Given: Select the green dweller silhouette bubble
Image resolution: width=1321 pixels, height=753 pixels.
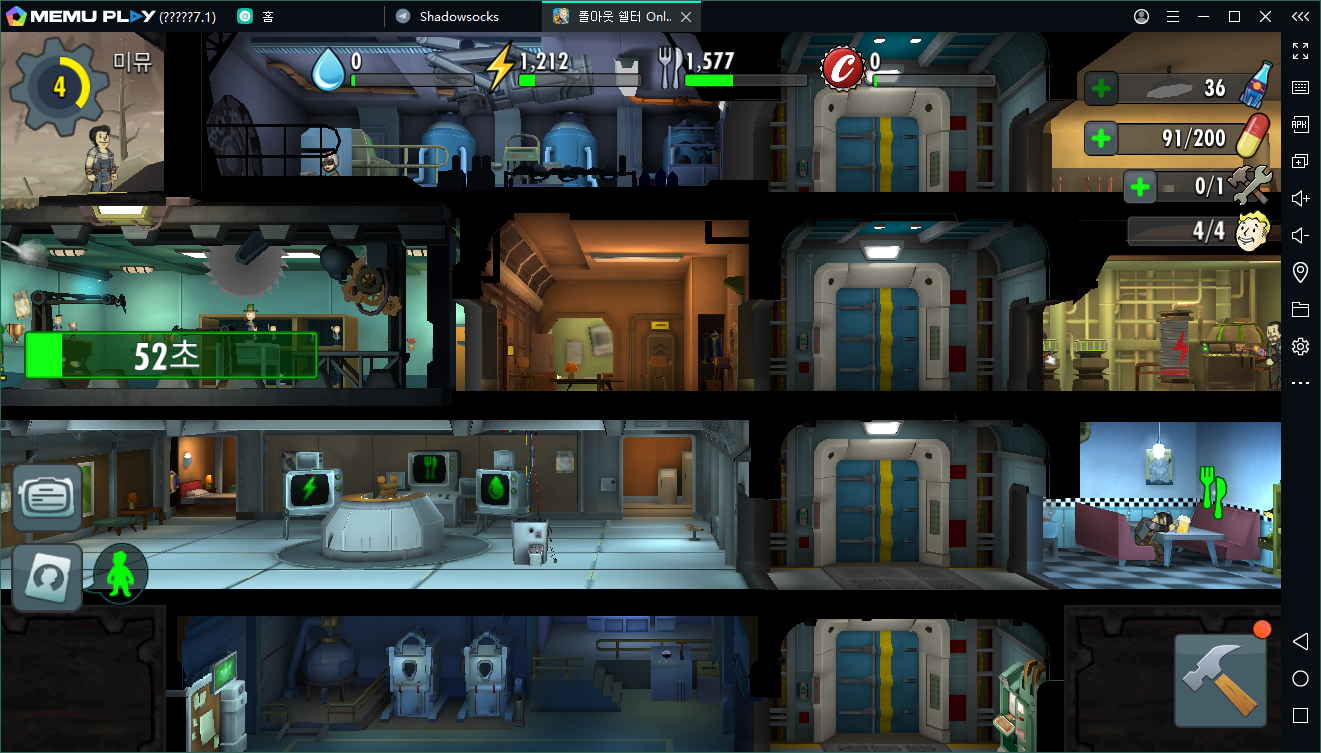Looking at the screenshot, I should click(120, 575).
